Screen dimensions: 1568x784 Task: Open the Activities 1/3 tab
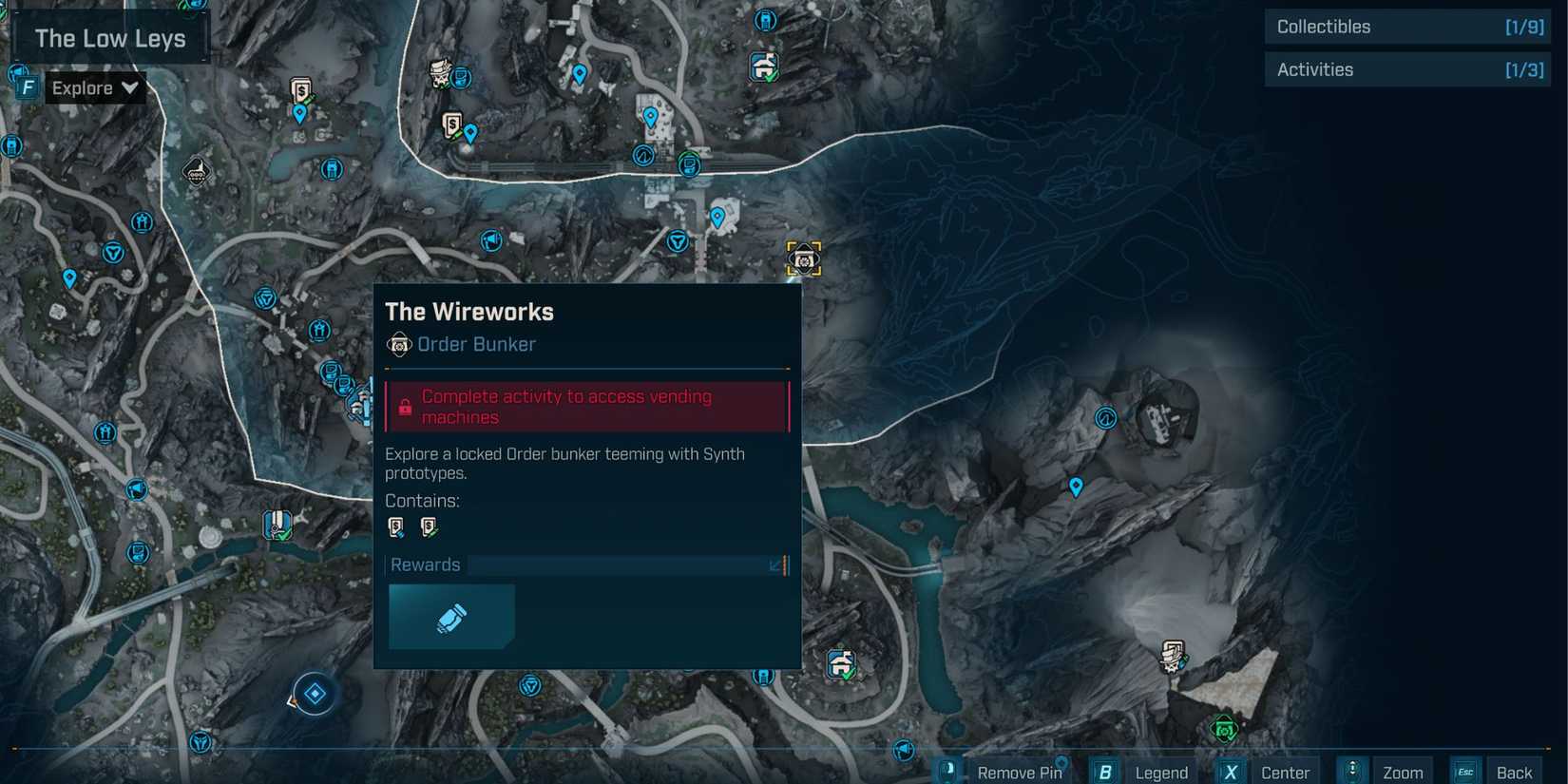pos(1406,69)
